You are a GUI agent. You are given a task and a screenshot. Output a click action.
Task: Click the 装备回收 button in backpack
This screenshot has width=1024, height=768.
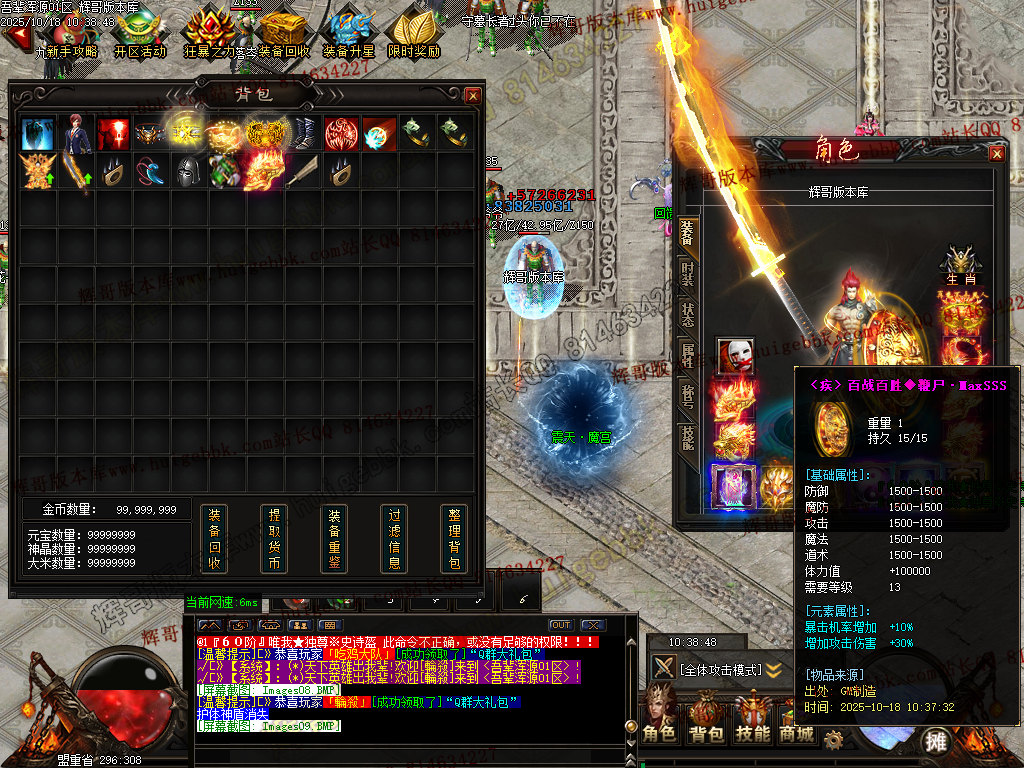pos(214,539)
